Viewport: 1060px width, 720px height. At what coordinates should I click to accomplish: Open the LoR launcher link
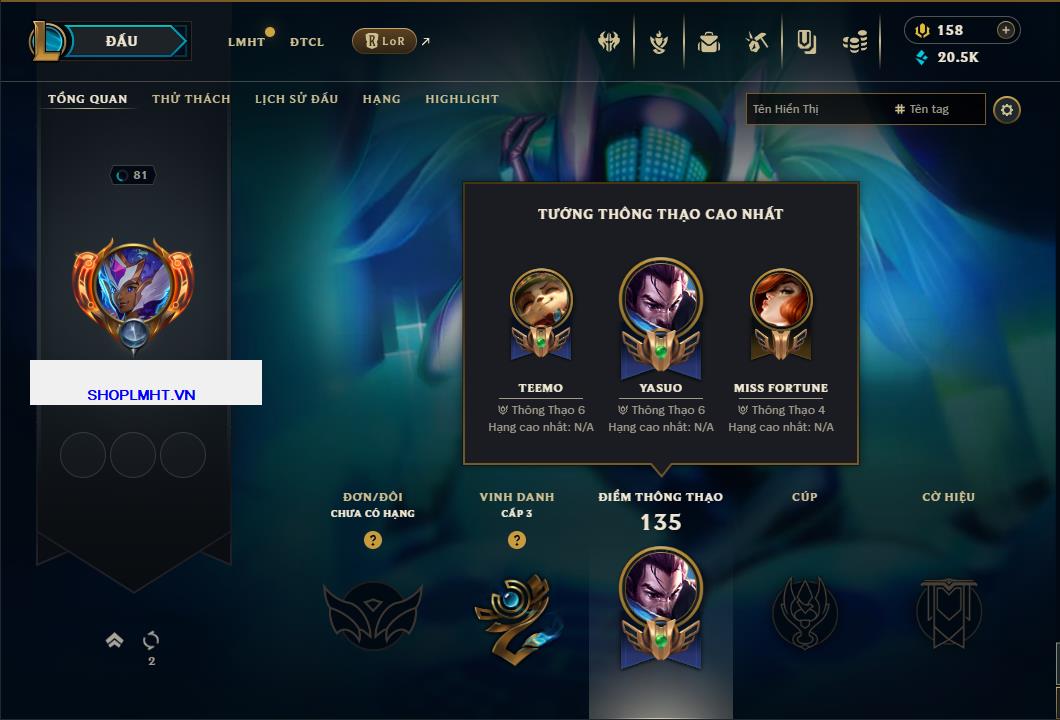[385, 41]
